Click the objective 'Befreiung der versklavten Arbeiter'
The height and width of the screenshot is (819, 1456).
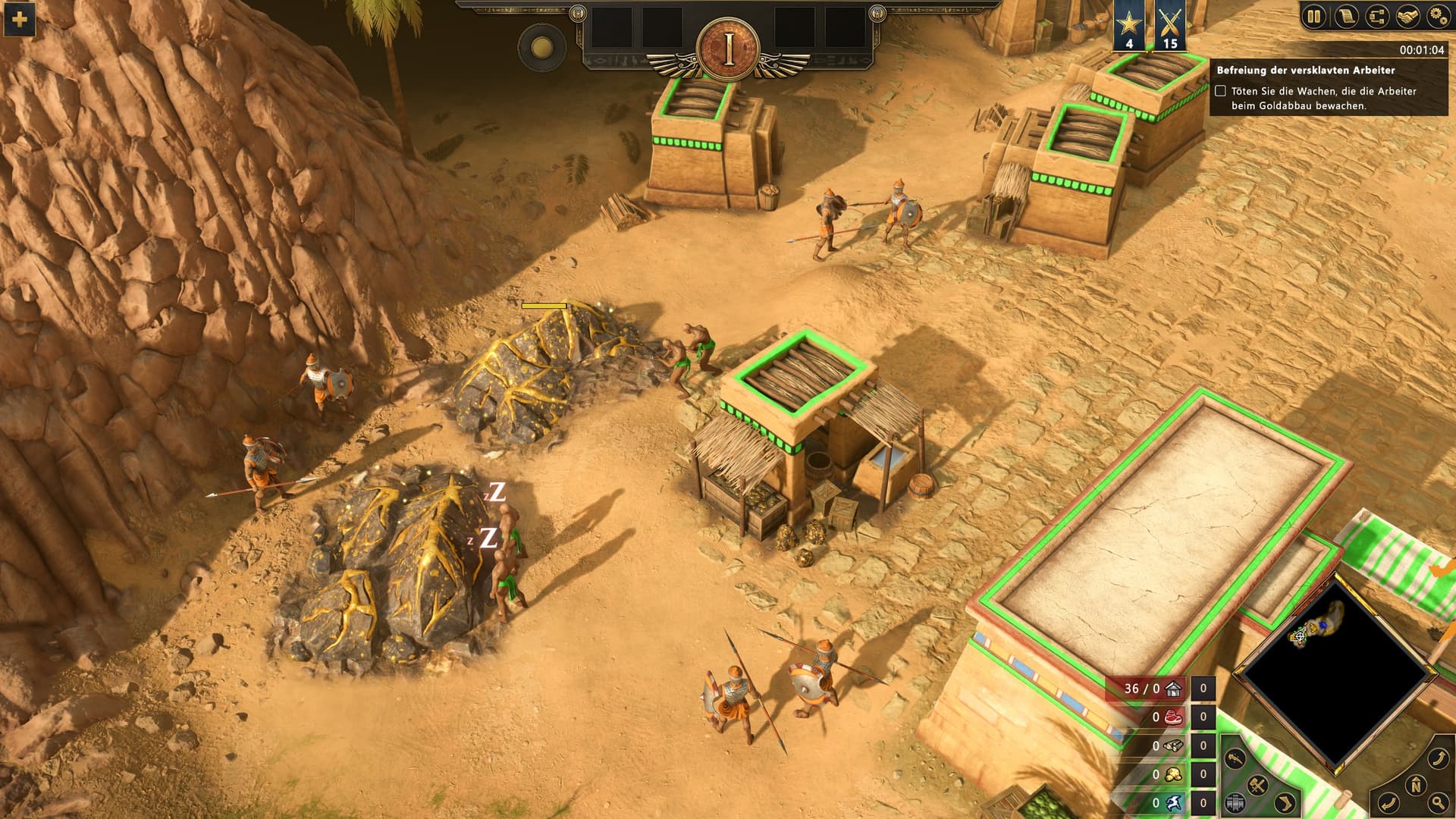(x=1305, y=71)
